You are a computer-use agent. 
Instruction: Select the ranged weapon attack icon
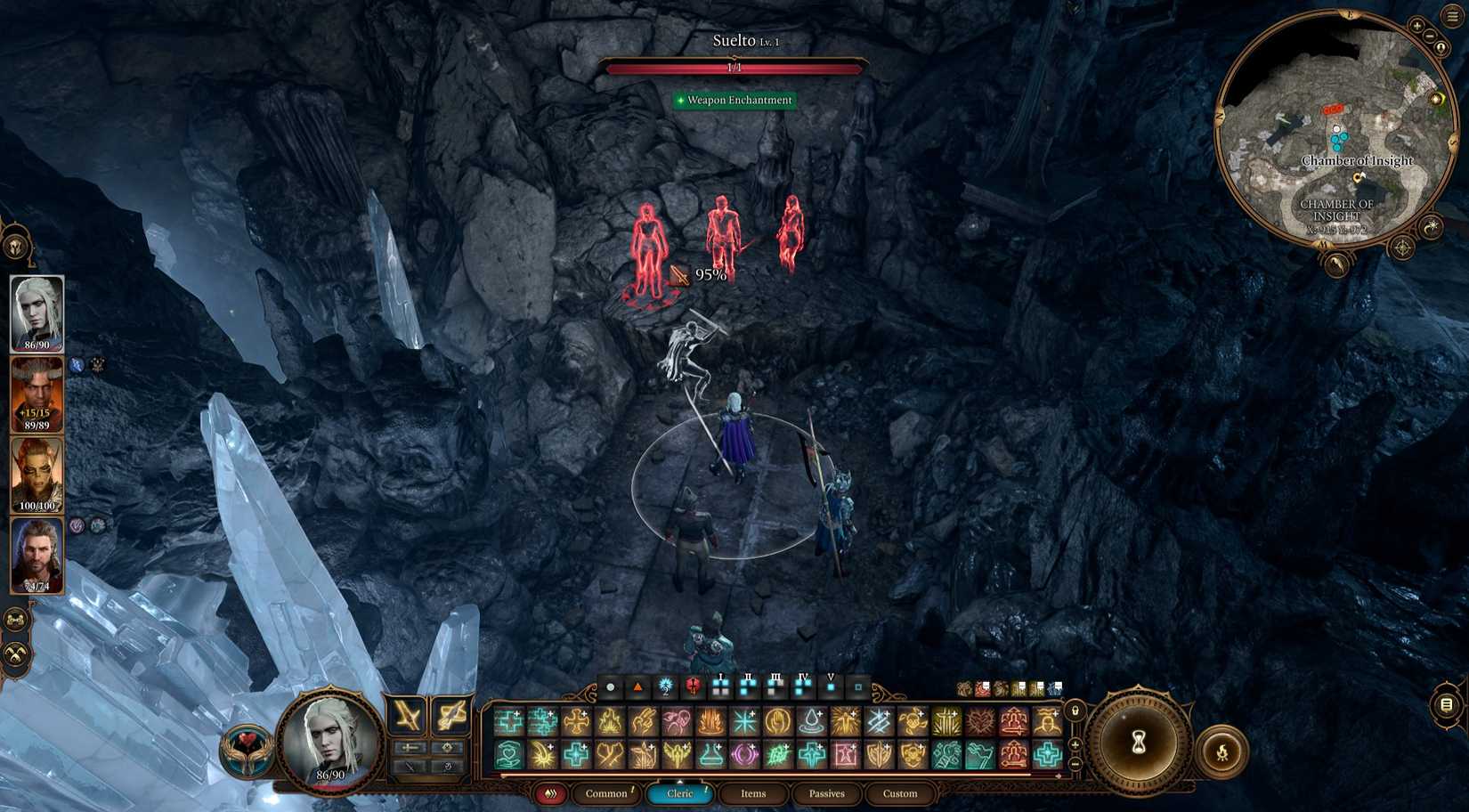click(450, 719)
